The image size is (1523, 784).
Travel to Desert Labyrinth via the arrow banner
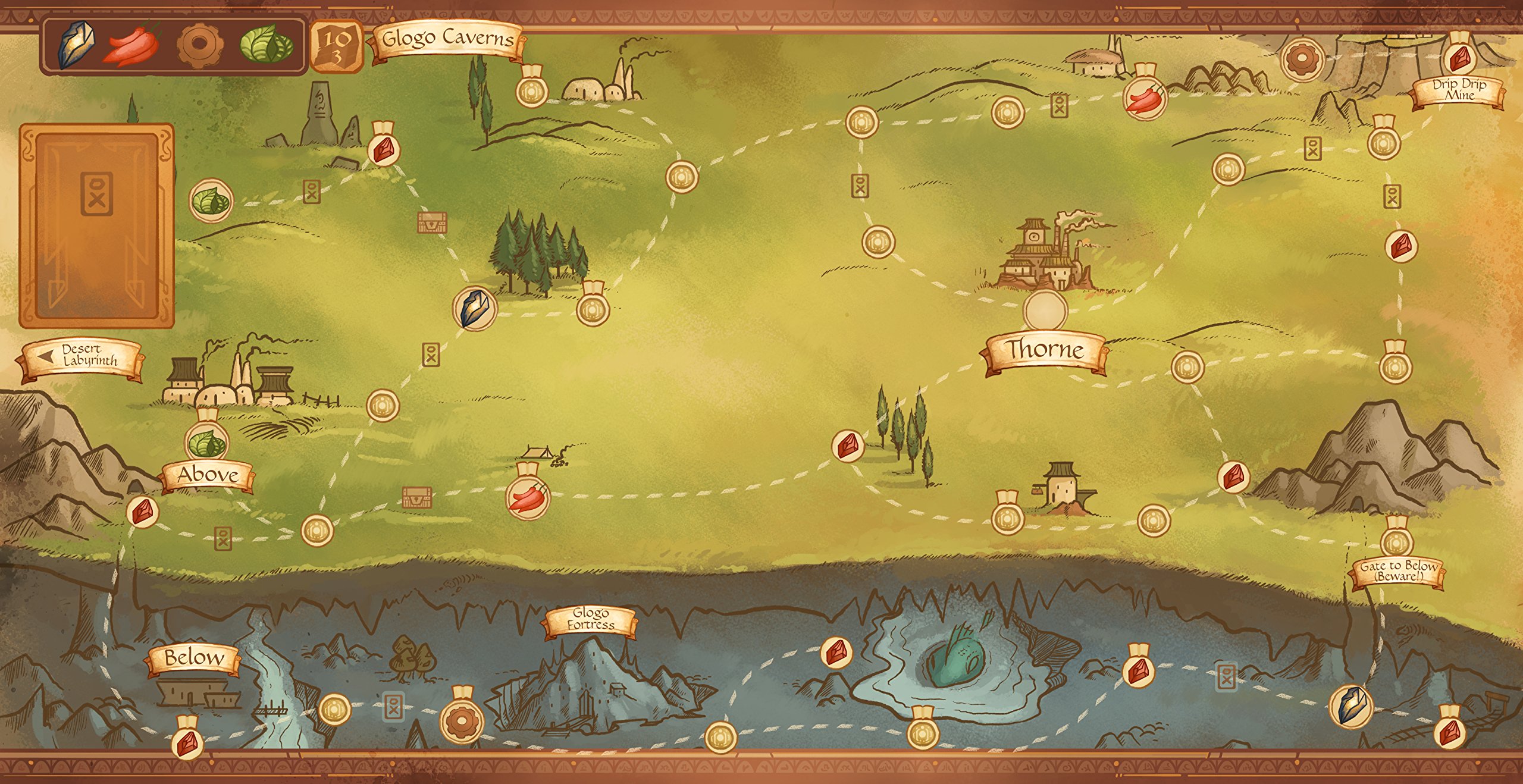[82, 356]
